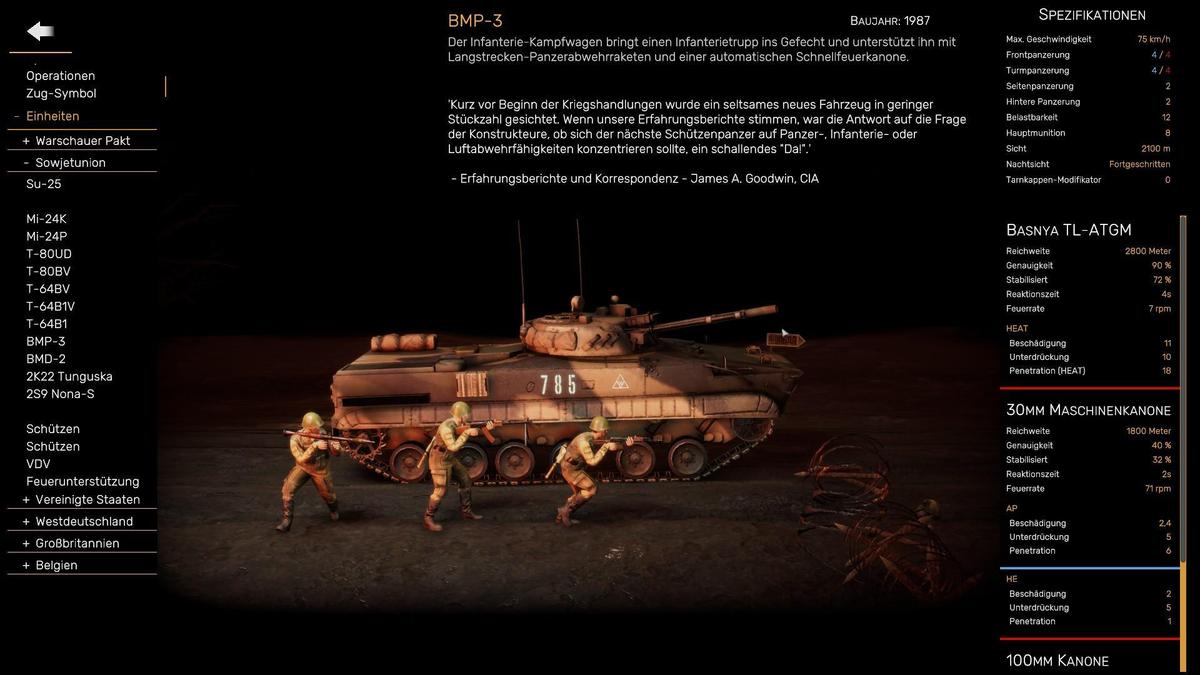Expand the Westdeutschland faction

[x=77, y=522]
